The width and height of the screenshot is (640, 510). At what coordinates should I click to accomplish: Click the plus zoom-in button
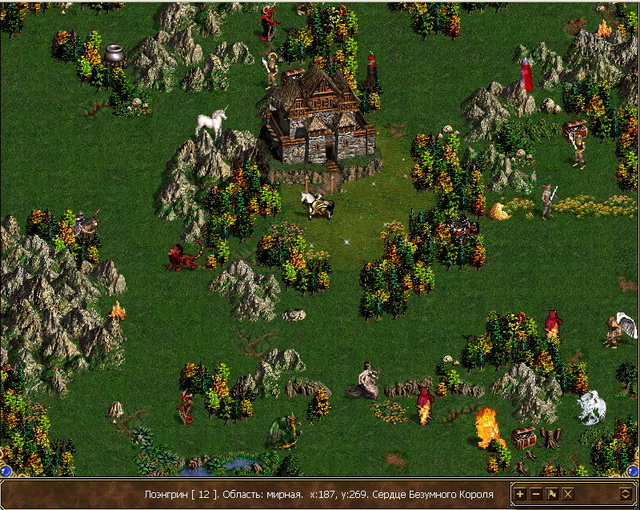[520, 494]
